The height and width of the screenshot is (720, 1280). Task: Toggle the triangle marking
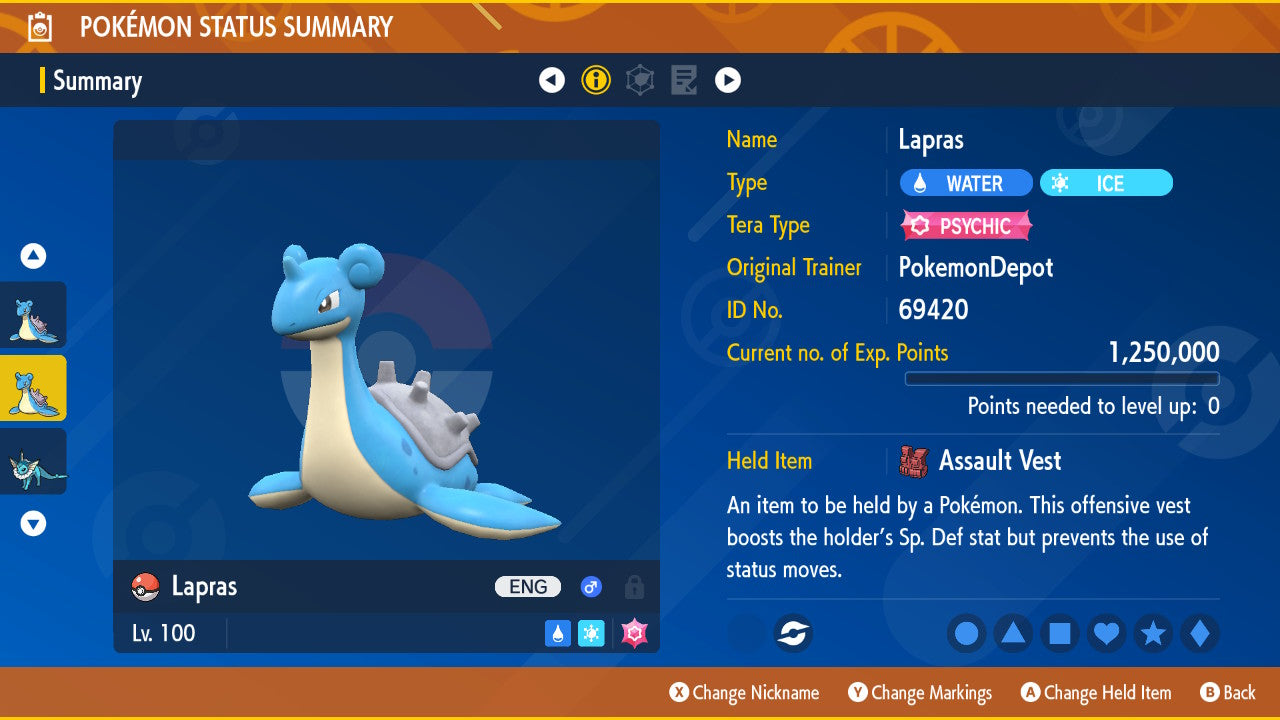pos(1013,633)
